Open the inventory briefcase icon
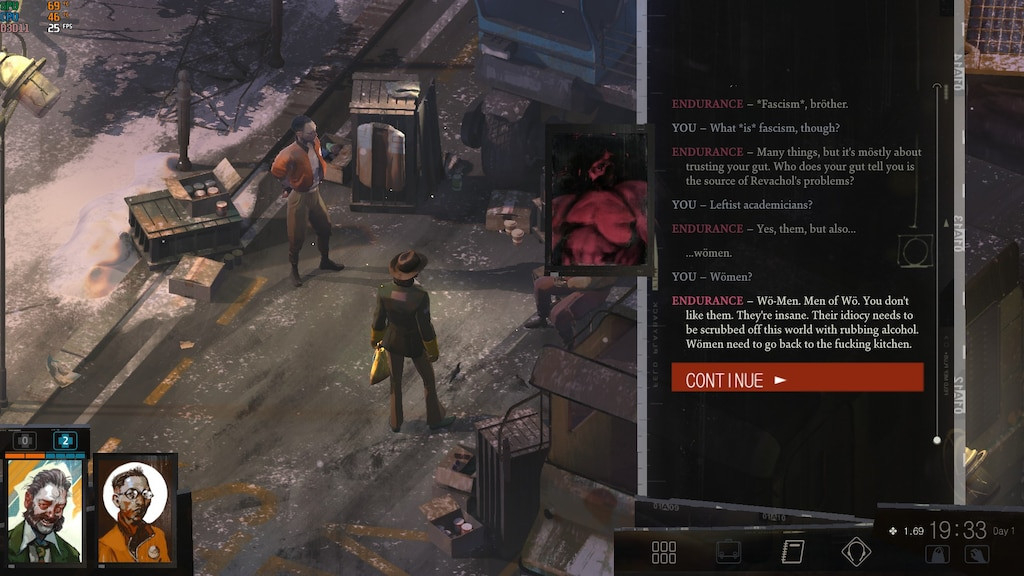1024x576 pixels. [x=728, y=552]
